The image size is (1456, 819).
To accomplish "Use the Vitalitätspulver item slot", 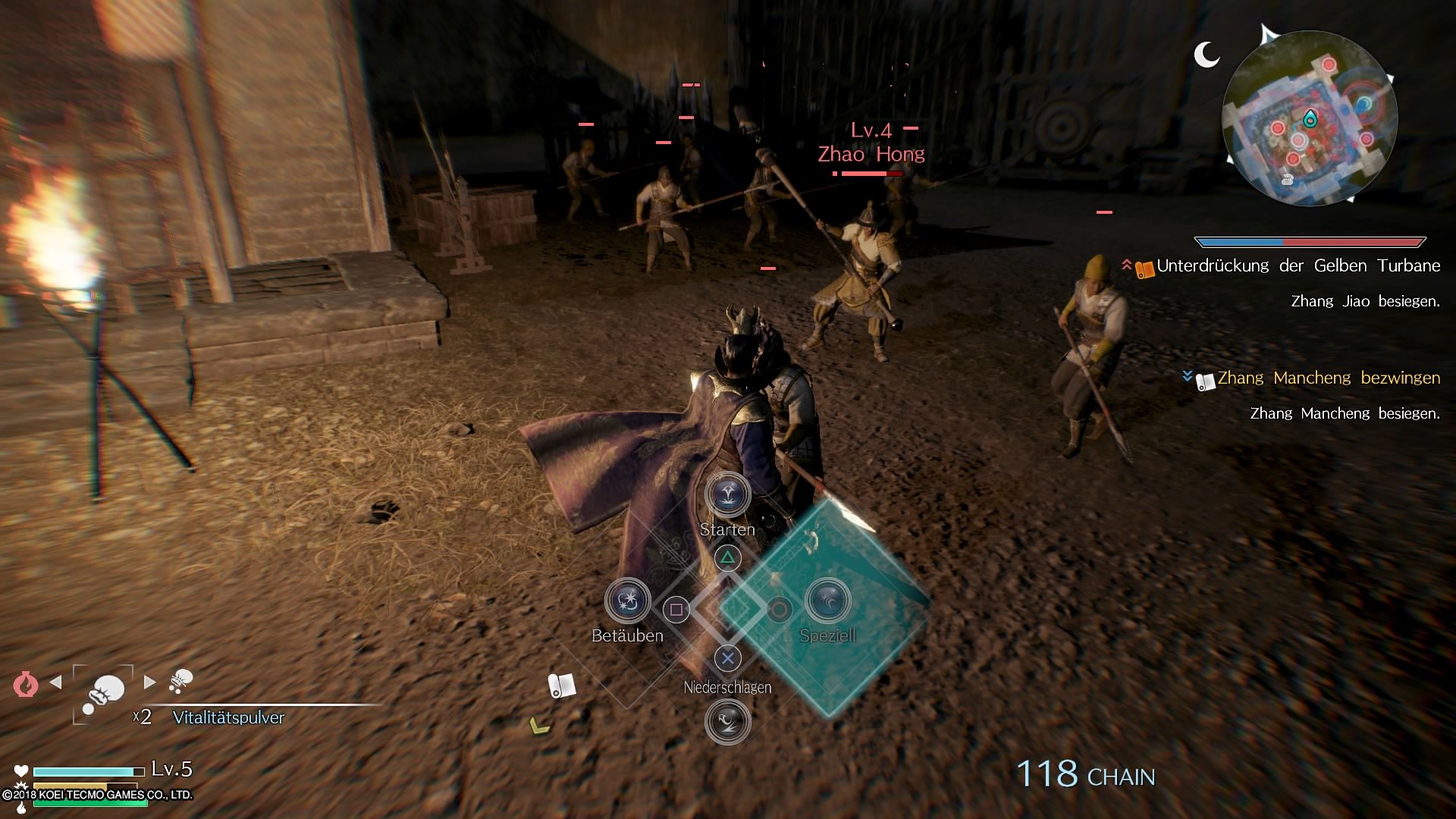I will click(104, 692).
